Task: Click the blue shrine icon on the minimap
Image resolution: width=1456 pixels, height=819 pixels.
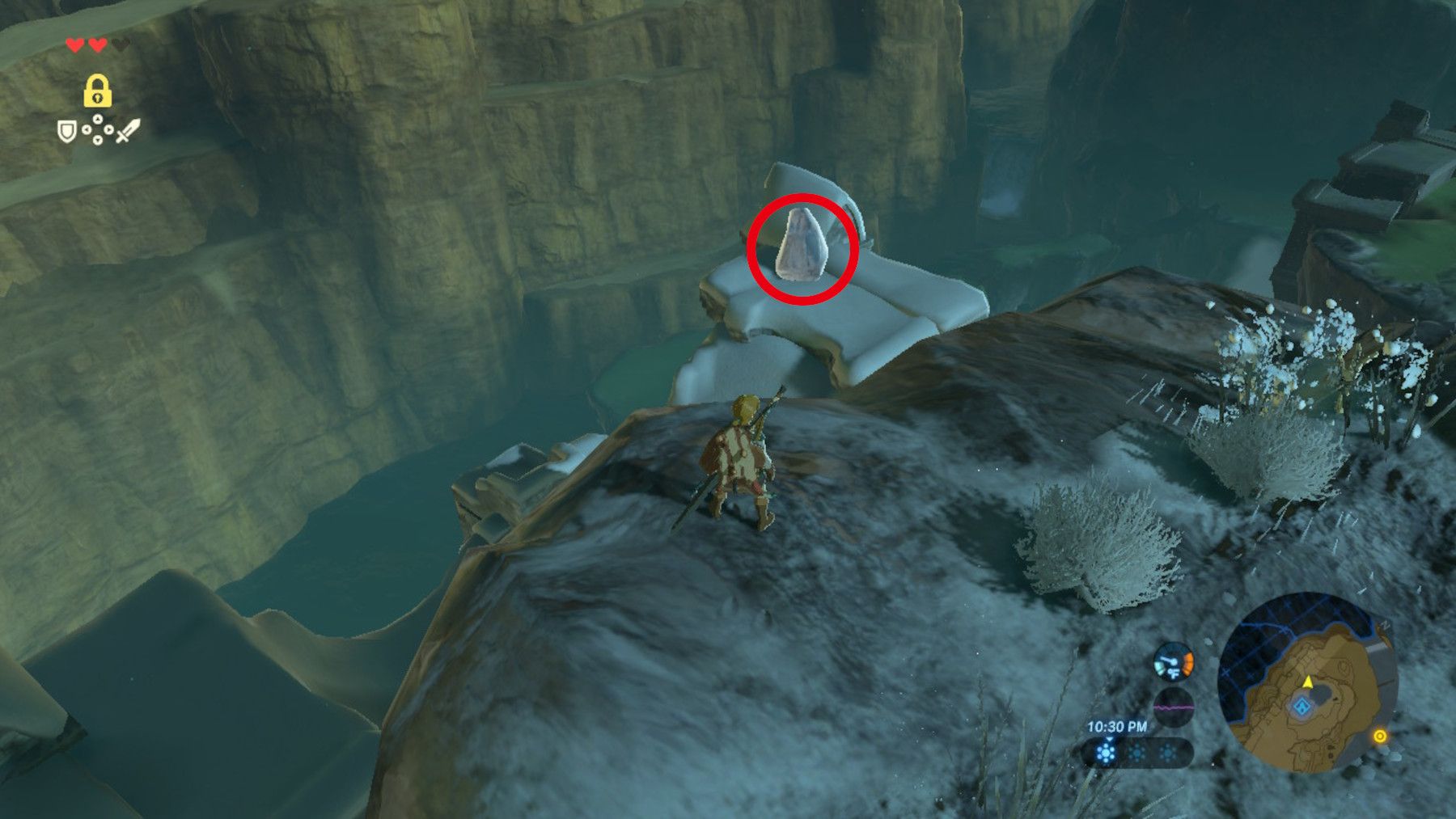Action: click(1302, 707)
